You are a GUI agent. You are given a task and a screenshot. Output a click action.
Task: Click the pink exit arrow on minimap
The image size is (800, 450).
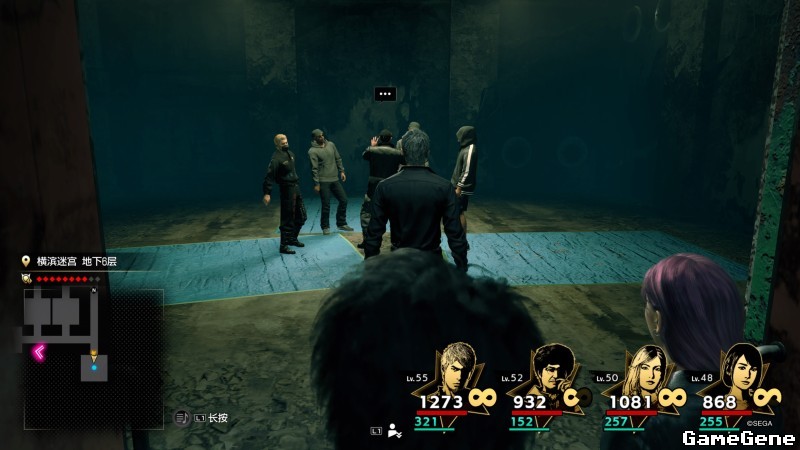[40, 352]
